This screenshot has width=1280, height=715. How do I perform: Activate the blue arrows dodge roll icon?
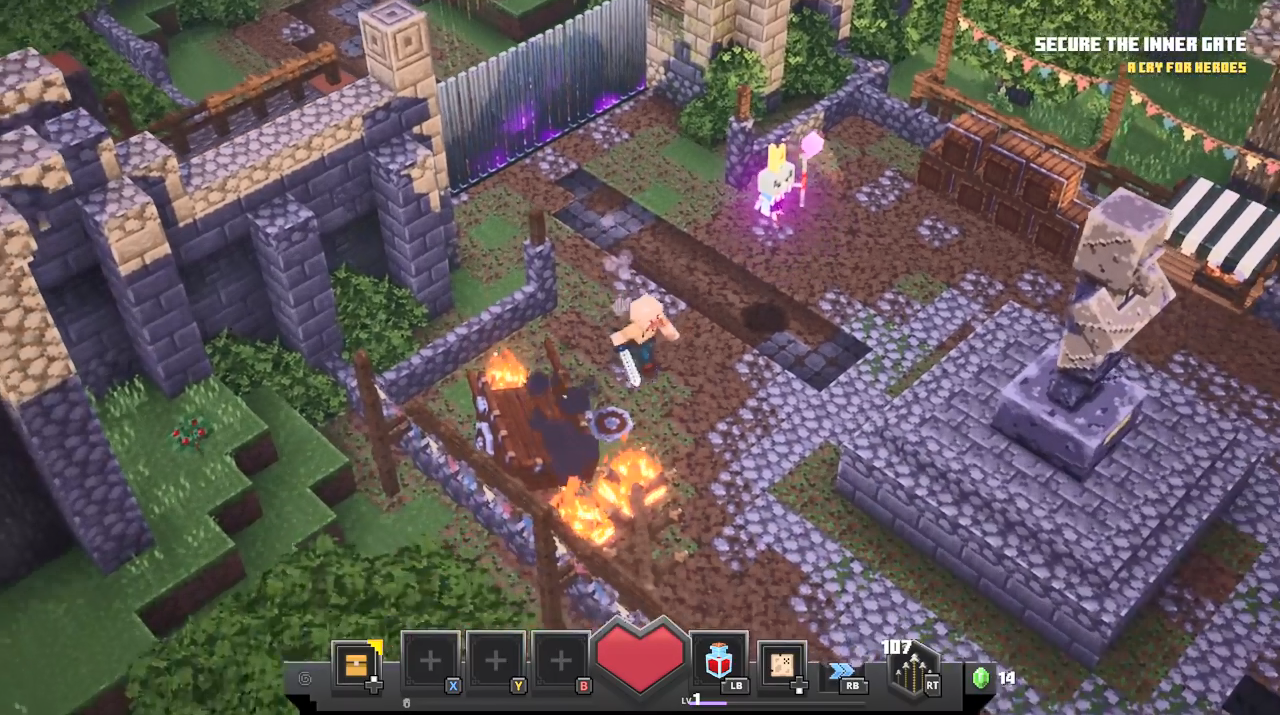pos(841,670)
